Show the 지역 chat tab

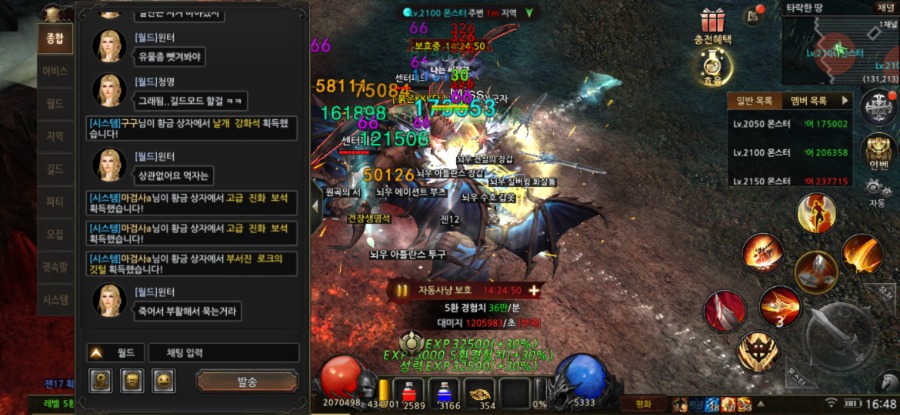[x=55, y=136]
